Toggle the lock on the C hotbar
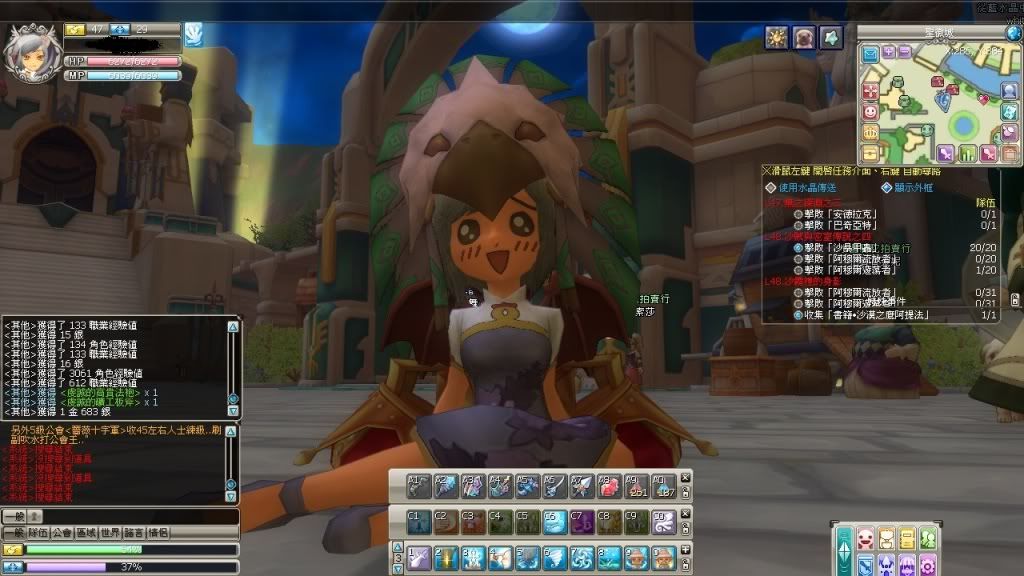This screenshot has height=576, width=1024. pos(685,529)
